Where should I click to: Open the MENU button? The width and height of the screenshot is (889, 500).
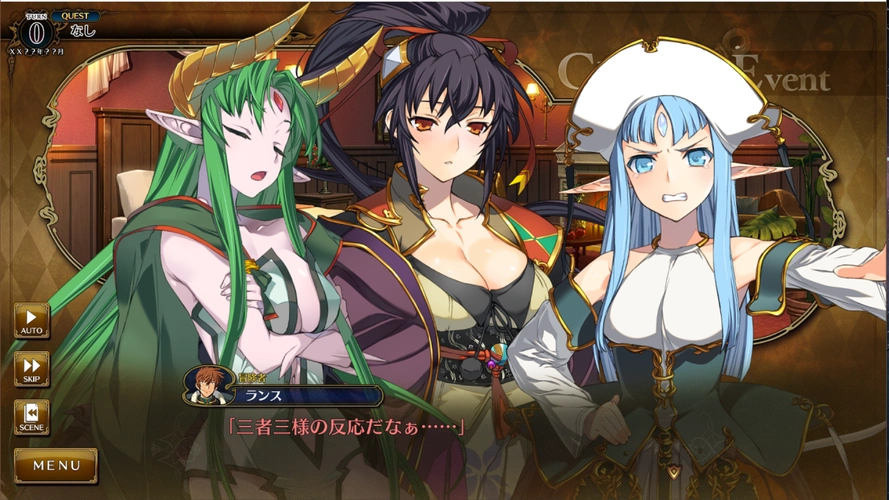(56, 465)
